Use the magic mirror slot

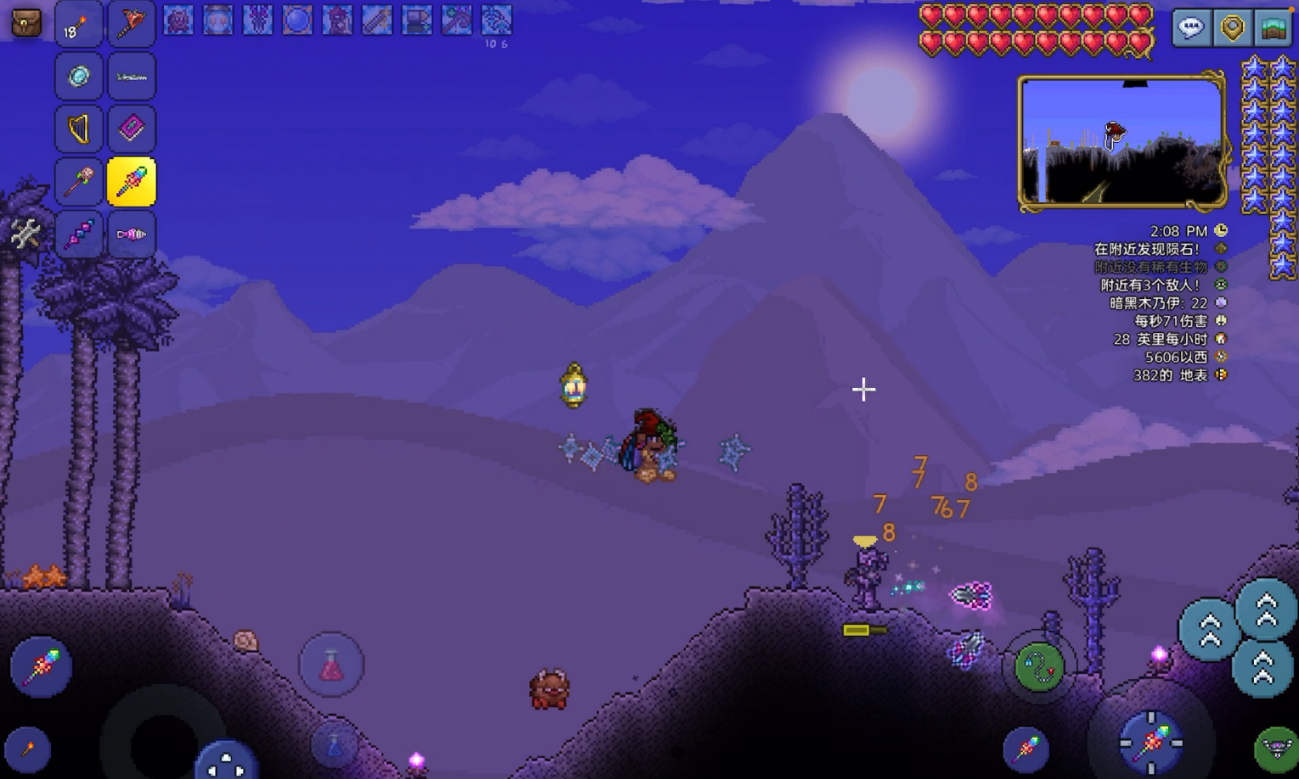click(x=79, y=77)
